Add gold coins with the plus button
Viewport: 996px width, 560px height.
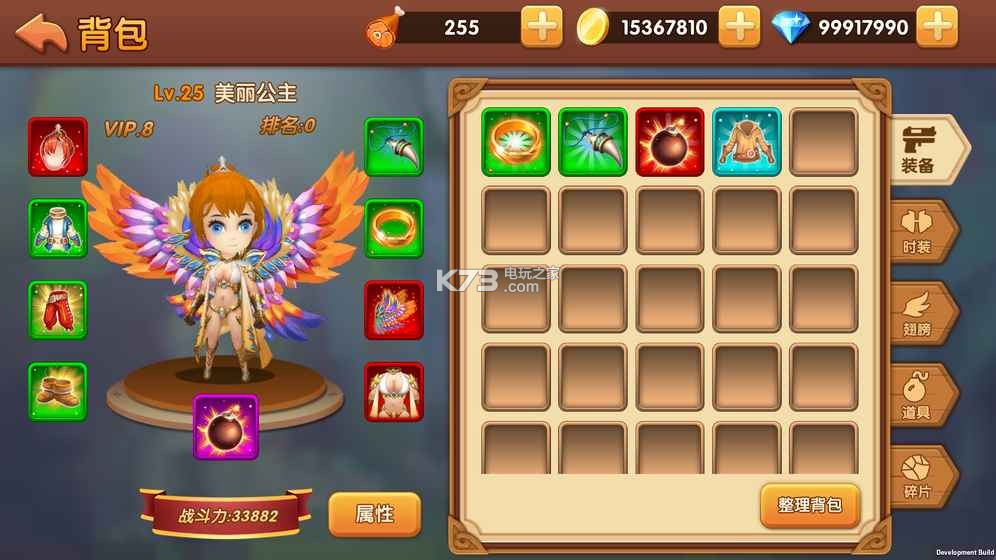point(739,27)
